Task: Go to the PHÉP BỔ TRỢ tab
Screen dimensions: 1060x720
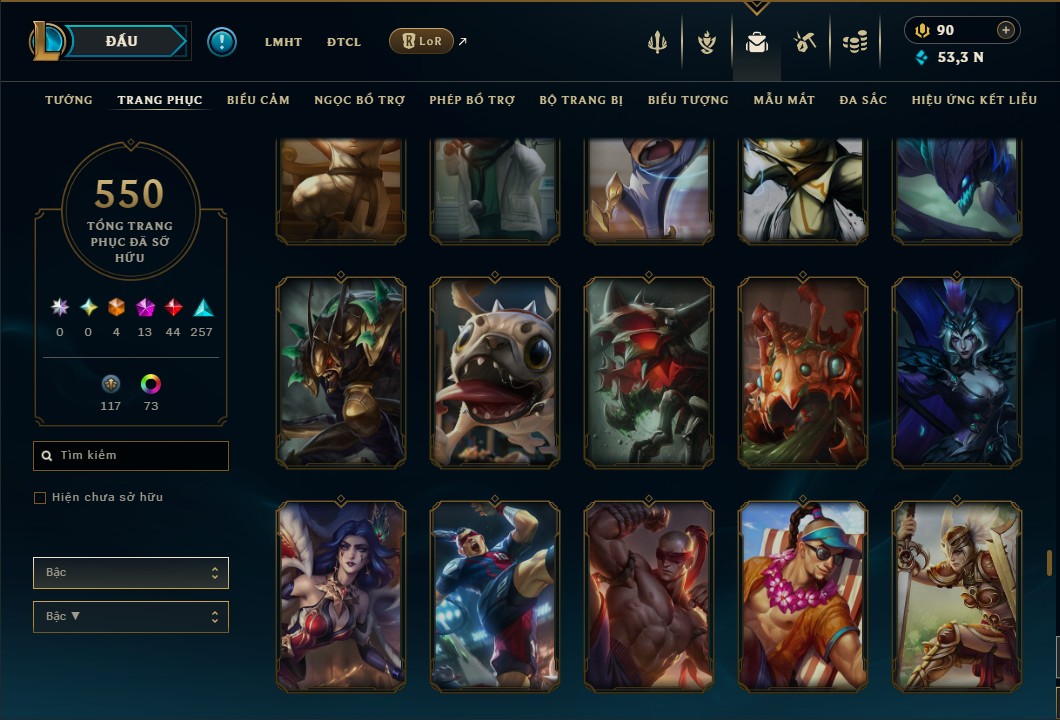Action: (472, 100)
